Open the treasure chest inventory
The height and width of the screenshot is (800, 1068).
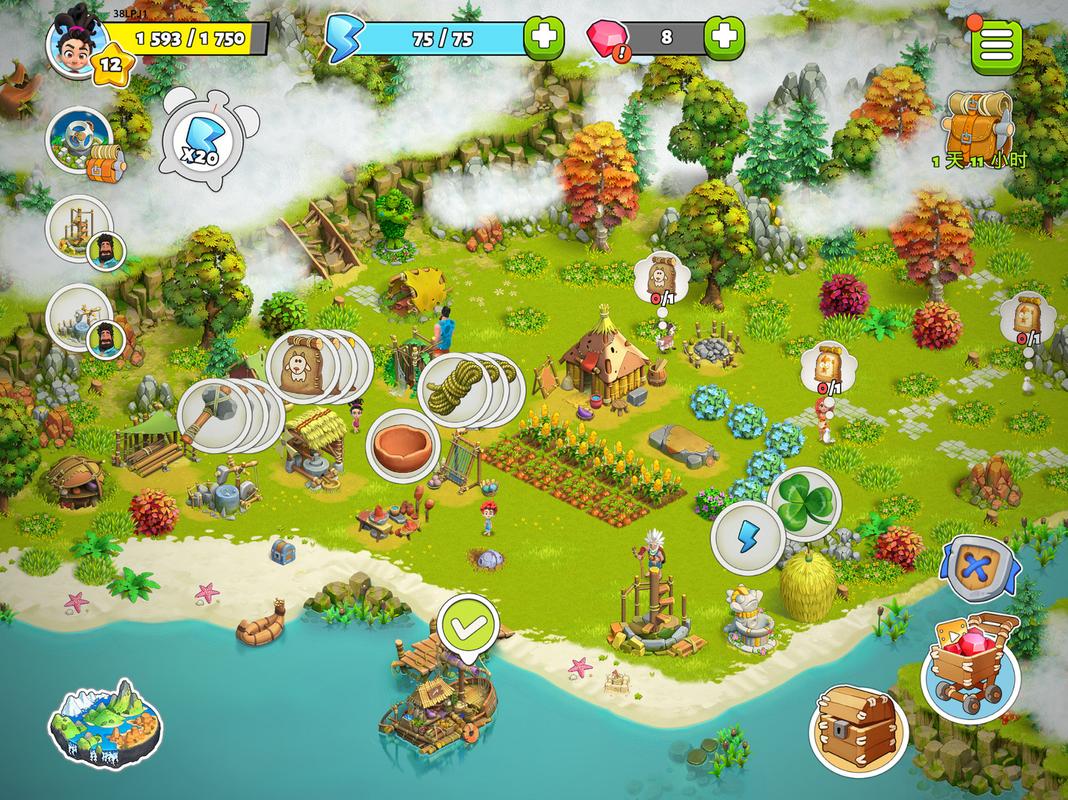857,728
